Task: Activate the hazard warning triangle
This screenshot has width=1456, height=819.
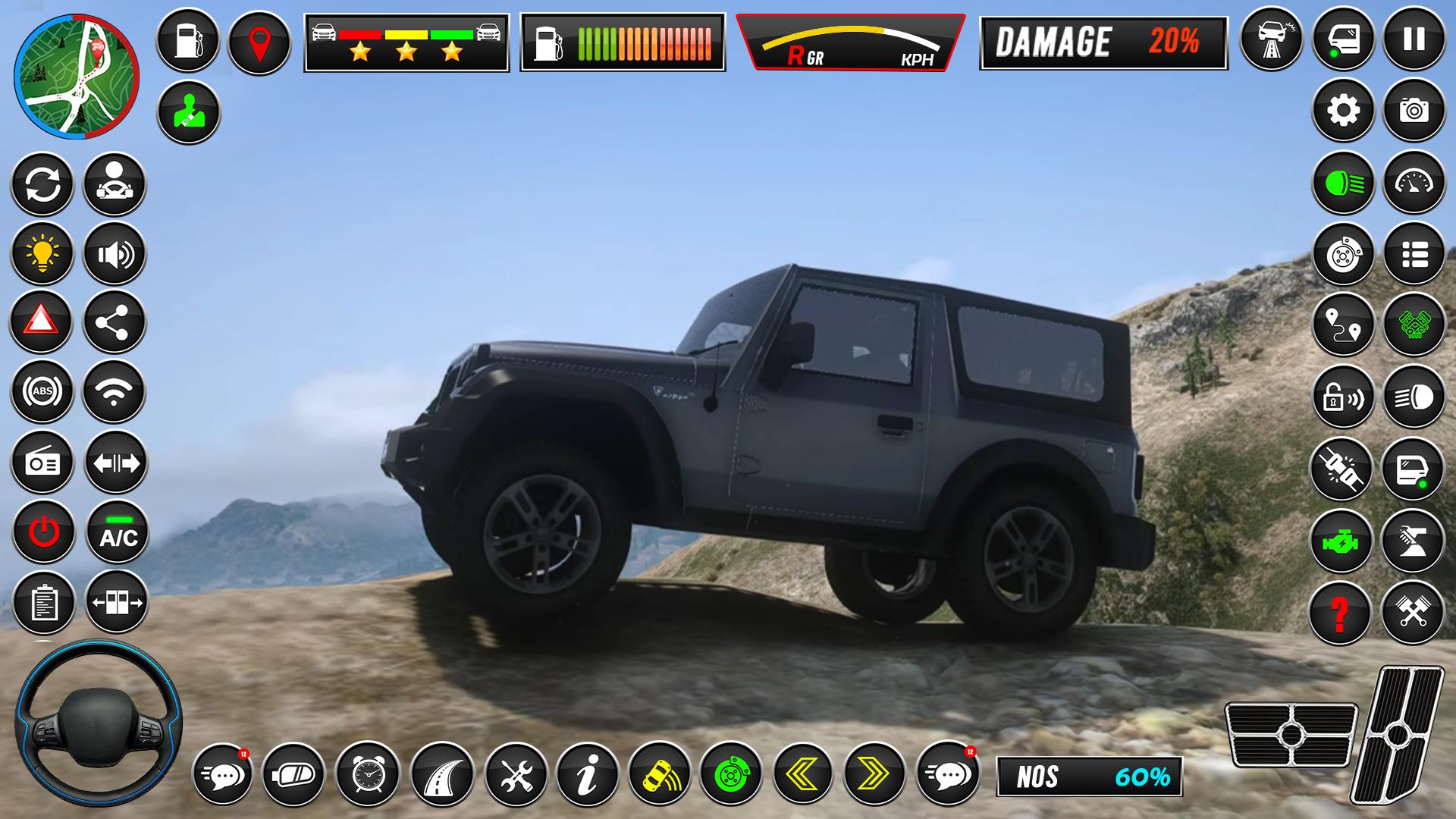Action: pyautogui.click(x=42, y=322)
